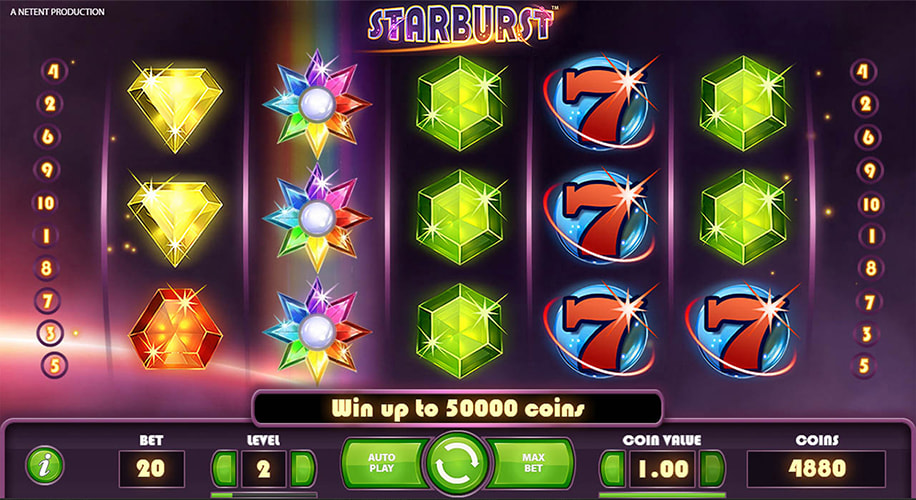The width and height of the screenshot is (916, 500).
Task: Place the Max Bet
Action: [x=533, y=464]
